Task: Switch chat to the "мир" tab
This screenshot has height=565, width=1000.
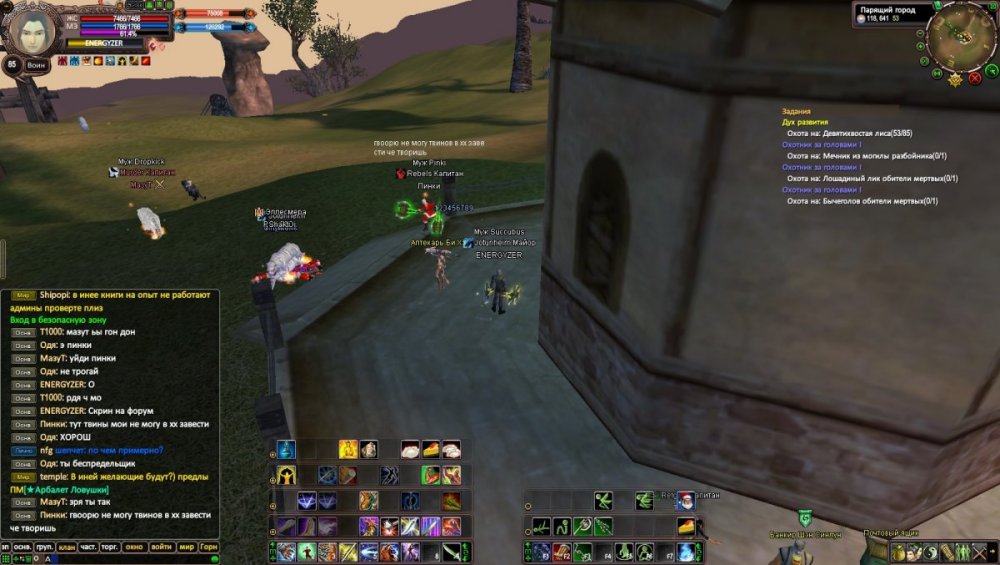Action: pyautogui.click(x=186, y=547)
